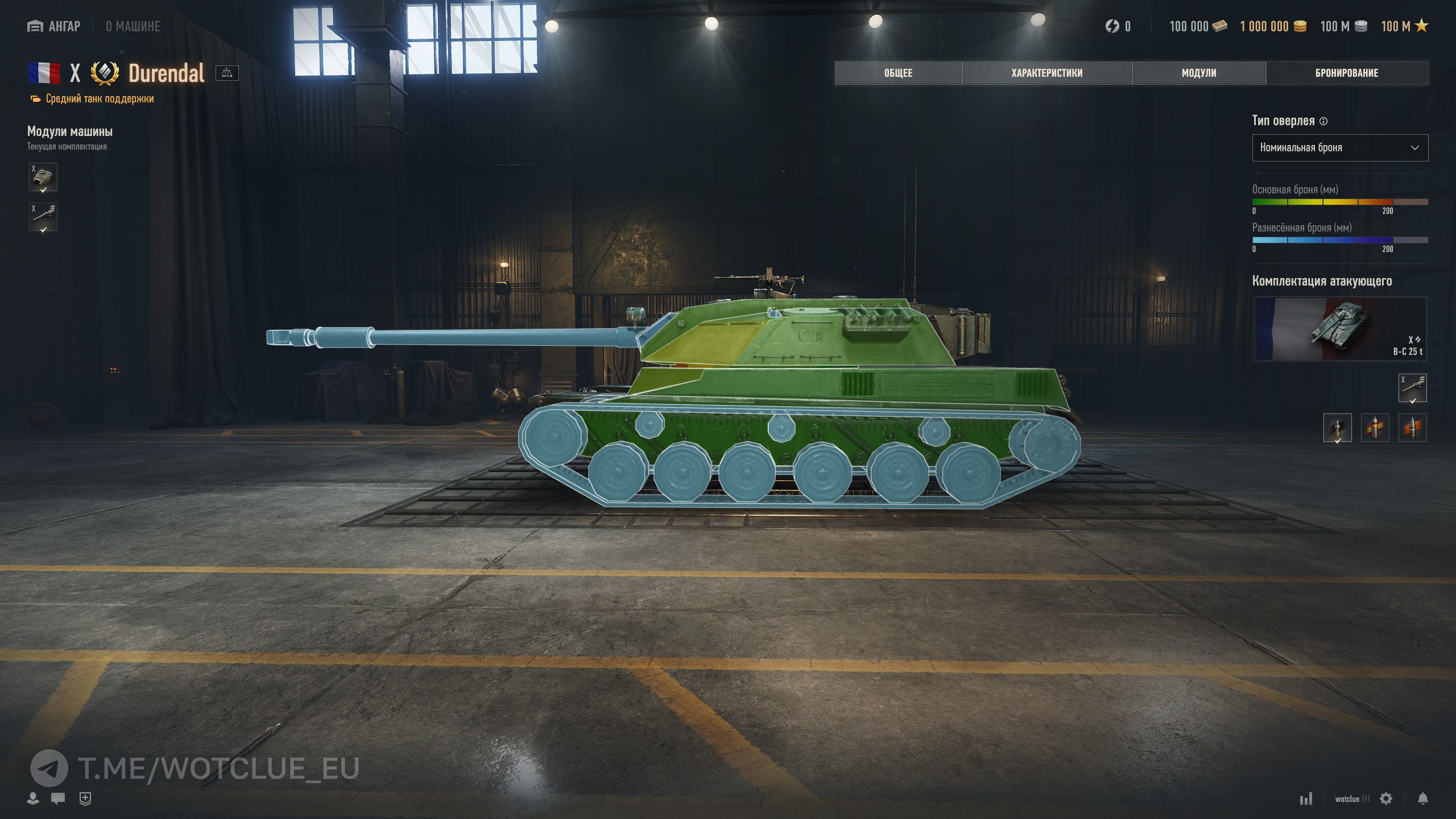Show the Бронирование tab
Image resolution: width=1456 pixels, height=819 pixels.
pyautogui.click(x=1346, y=73)
